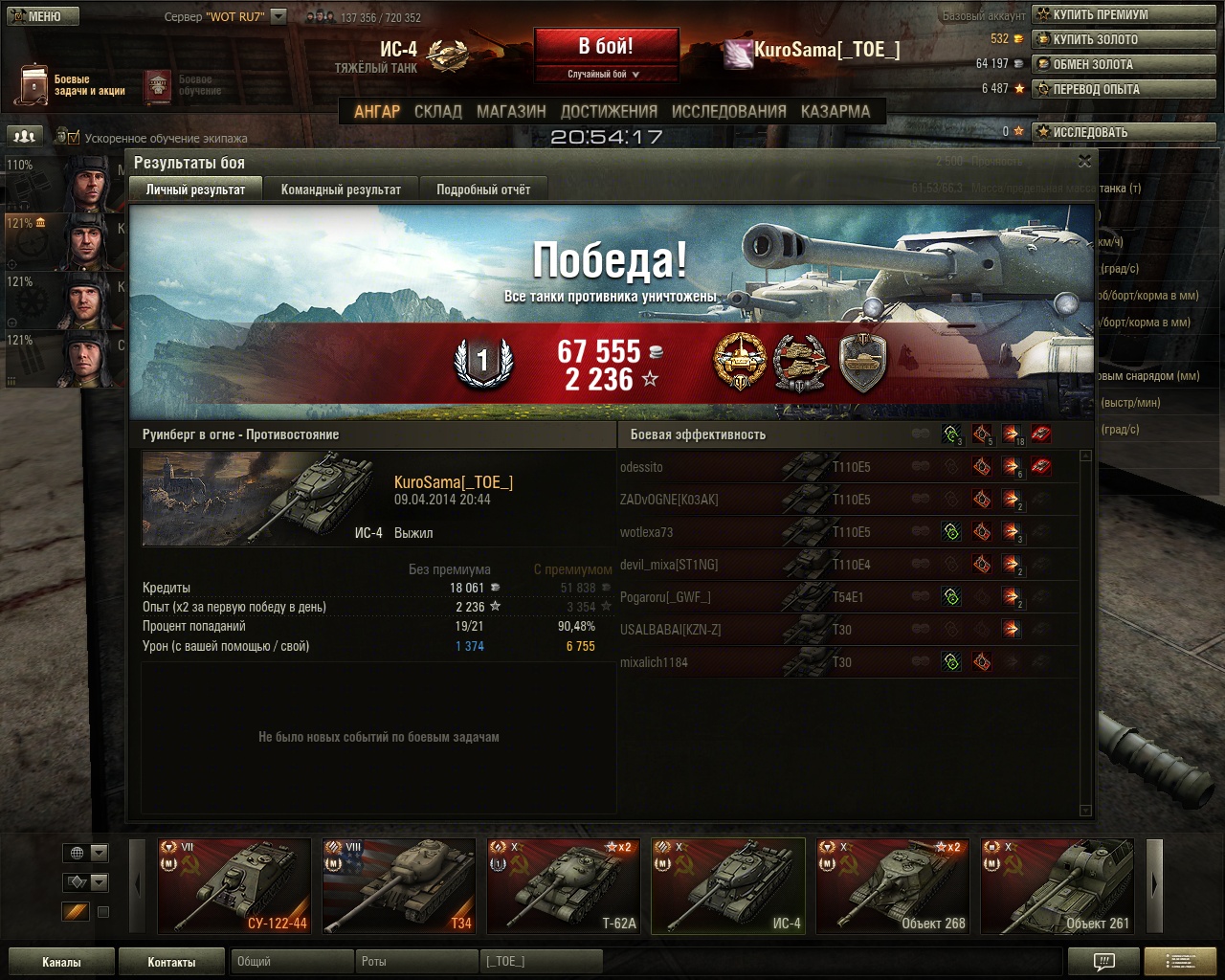Switch to ИССЛЕДОВАНИЯ section
1225x980 pixels.
tap(728, 111)
